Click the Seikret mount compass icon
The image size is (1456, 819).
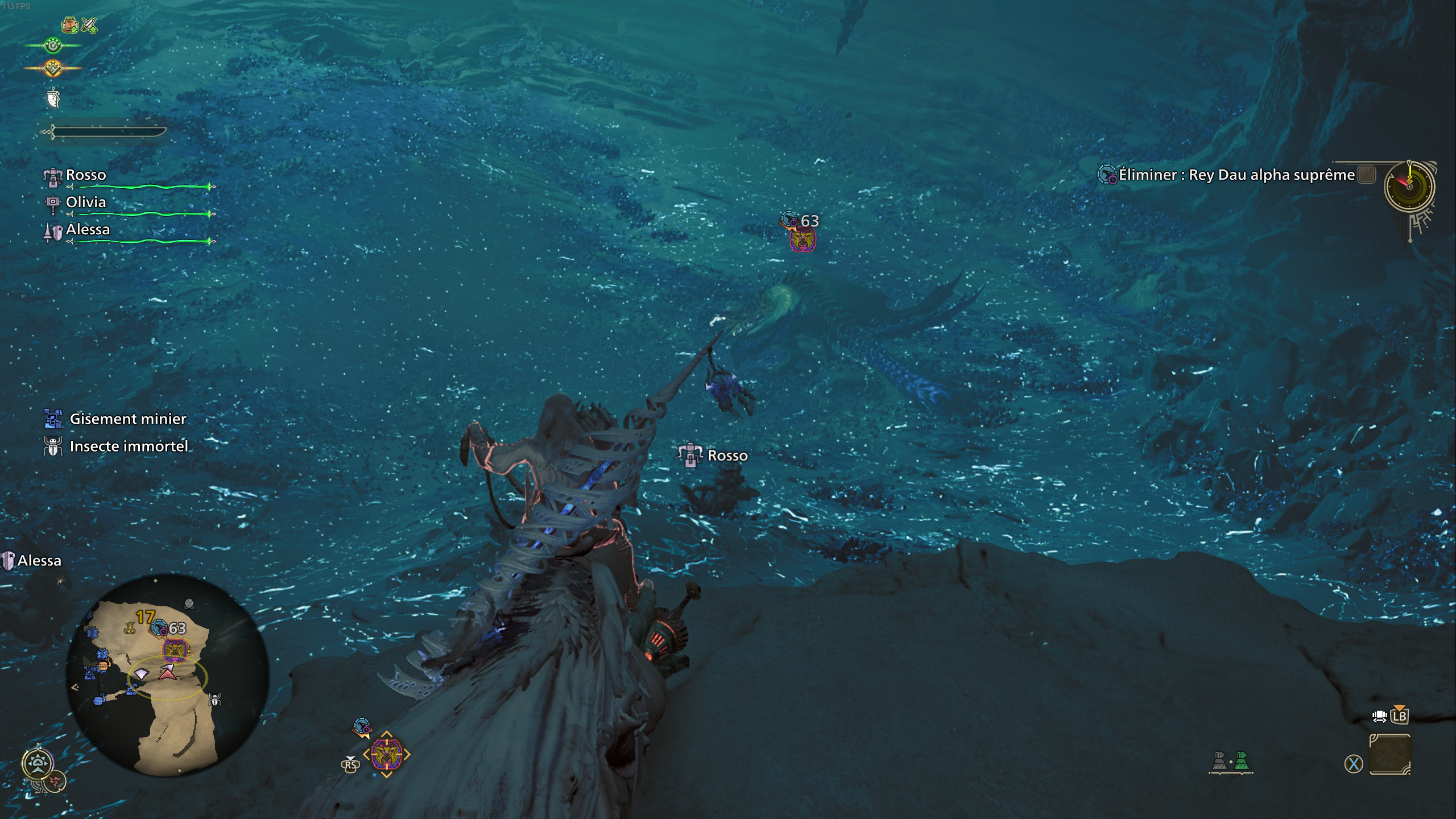[38, 763]
